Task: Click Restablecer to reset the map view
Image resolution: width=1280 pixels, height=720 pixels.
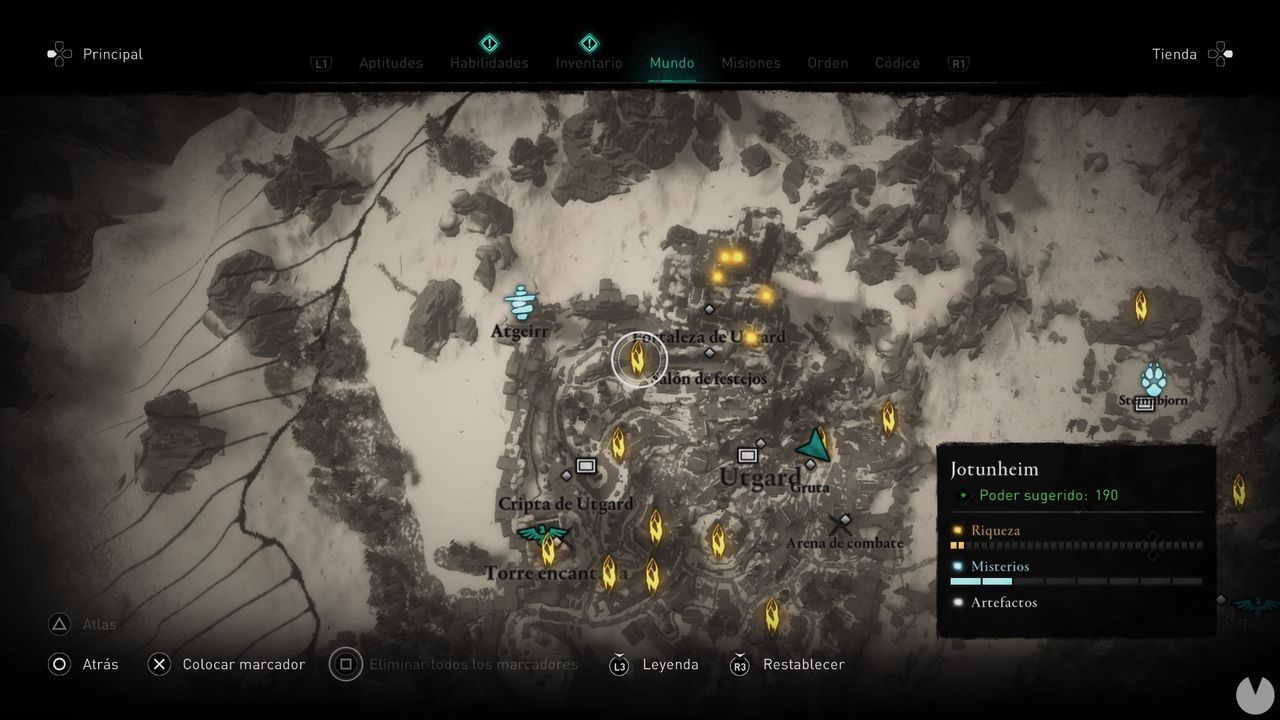Action: (806, 664)
